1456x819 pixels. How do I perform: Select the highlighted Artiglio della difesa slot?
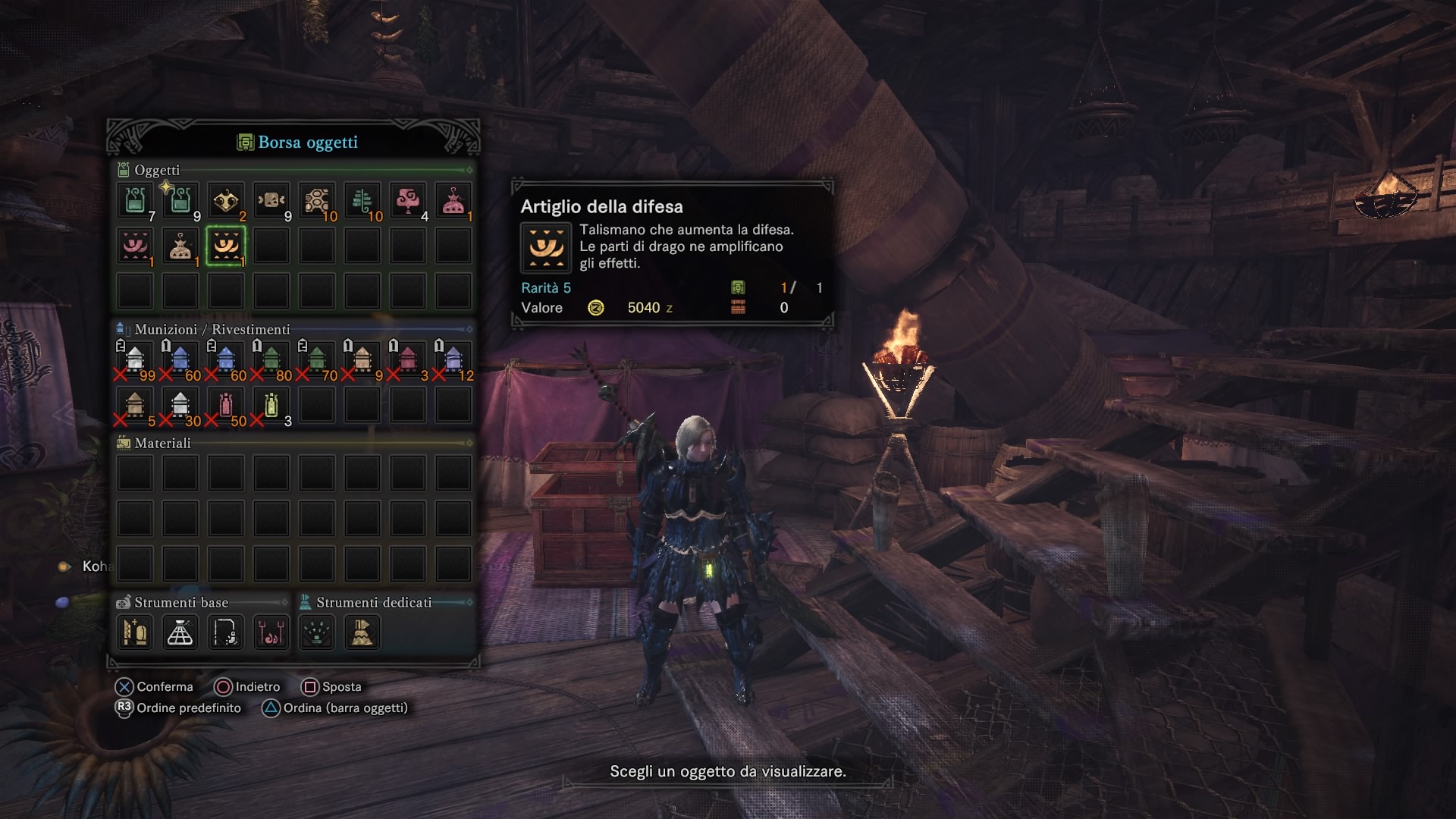point(226,246)
